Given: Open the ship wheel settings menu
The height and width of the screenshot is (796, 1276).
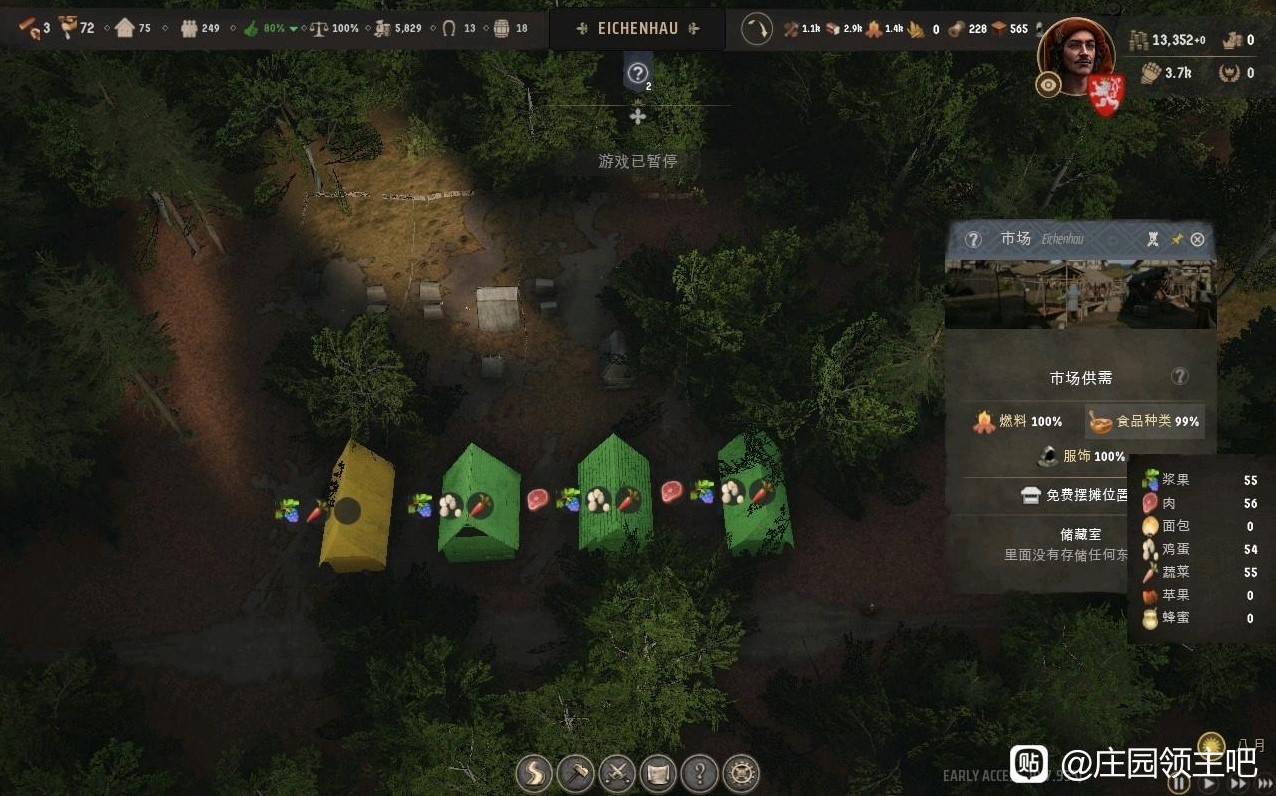Looking at the screenshot, I should point(741,773).
